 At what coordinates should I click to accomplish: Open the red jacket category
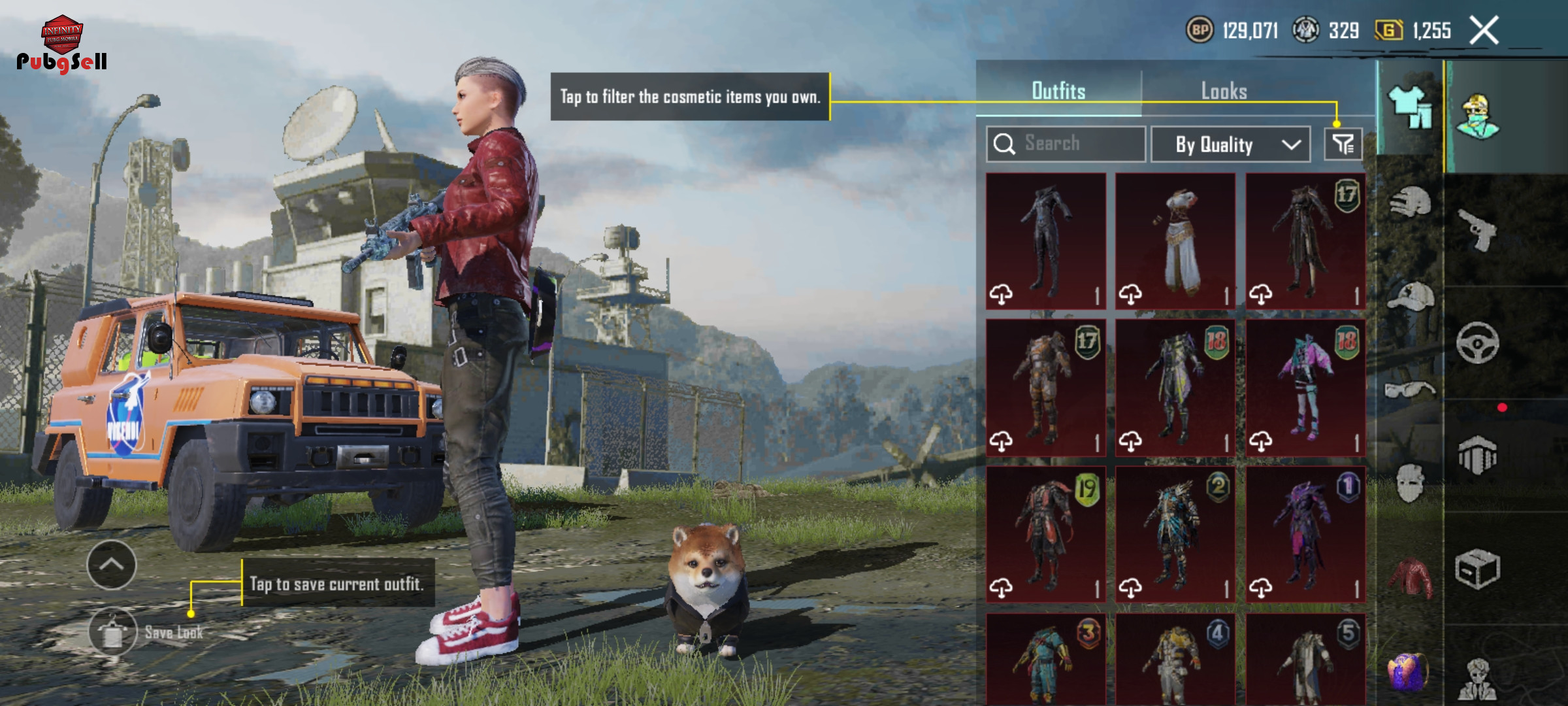tap(1411, 578)
